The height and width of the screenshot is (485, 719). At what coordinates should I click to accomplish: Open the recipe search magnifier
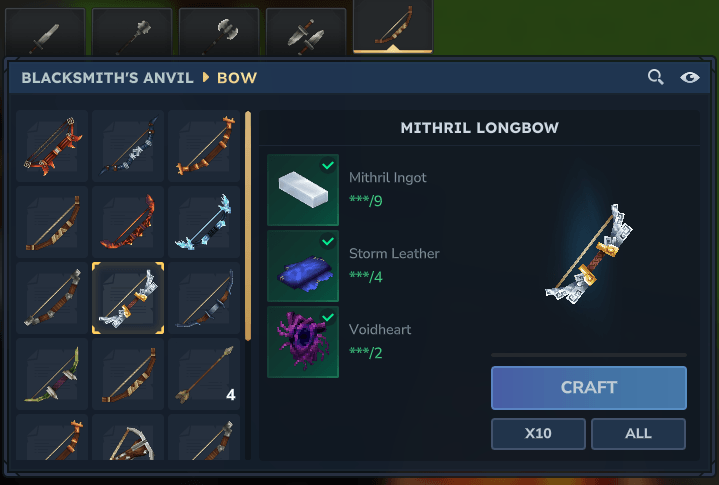(656, 77)
